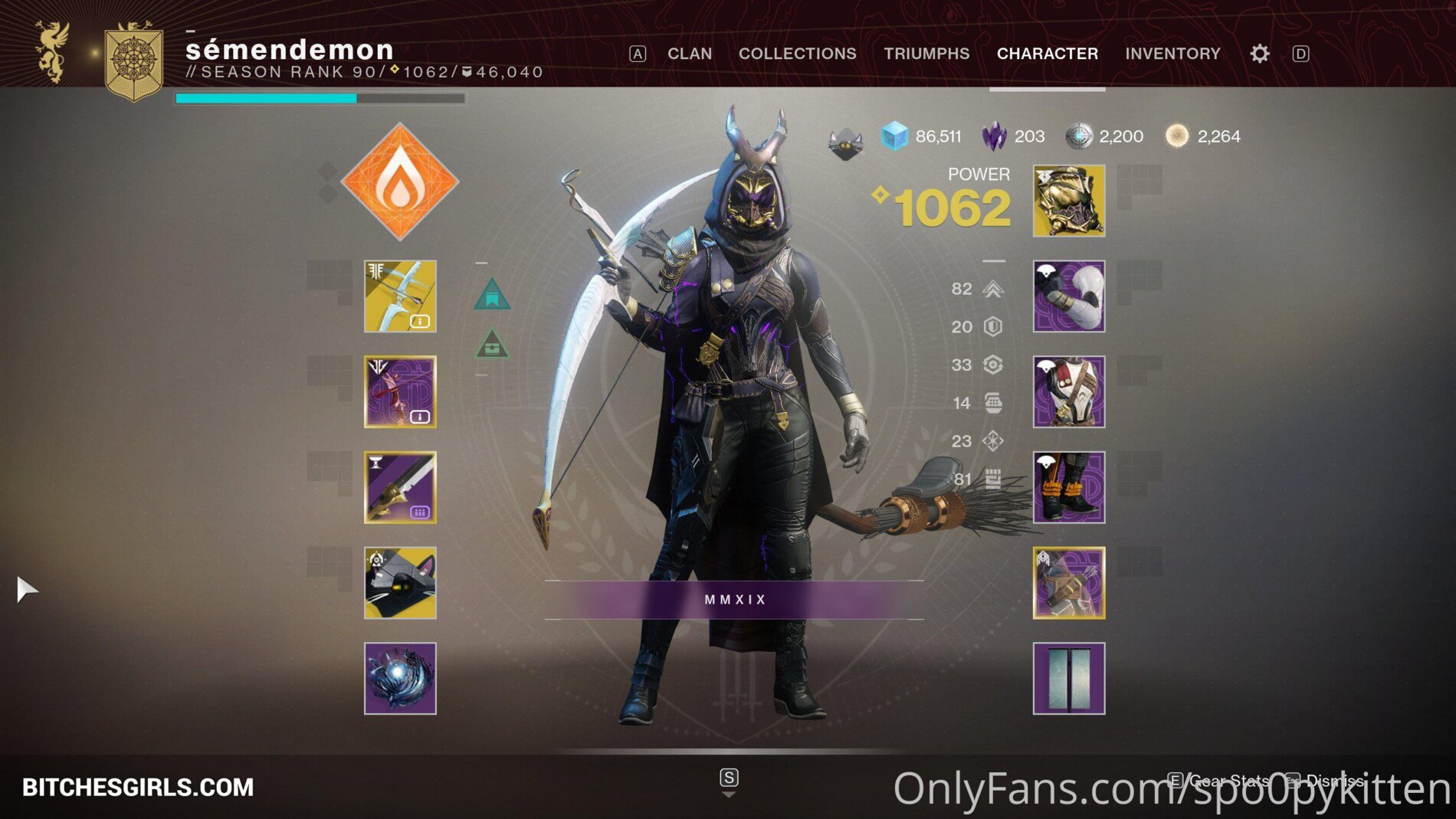Select the purple gauntlets armor slot
This screenshot has width=1456, height=819.
[1068, 296]
